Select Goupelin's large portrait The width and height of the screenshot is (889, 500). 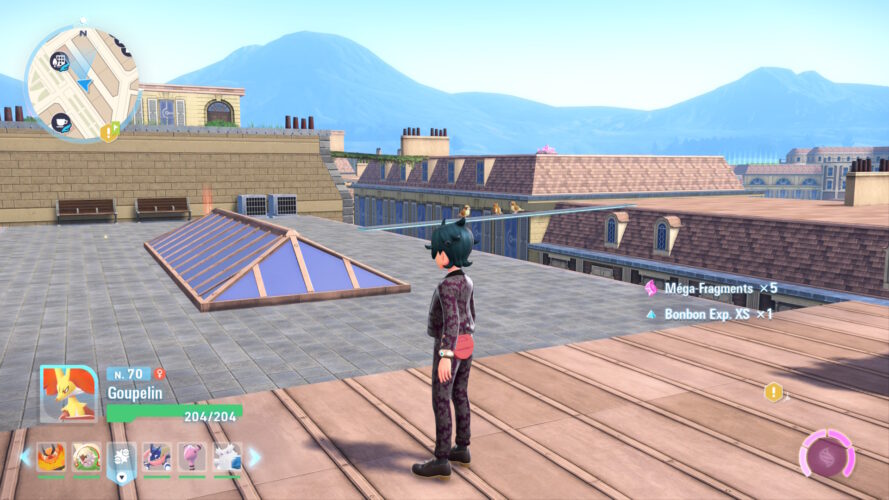[x=68, y=394]
